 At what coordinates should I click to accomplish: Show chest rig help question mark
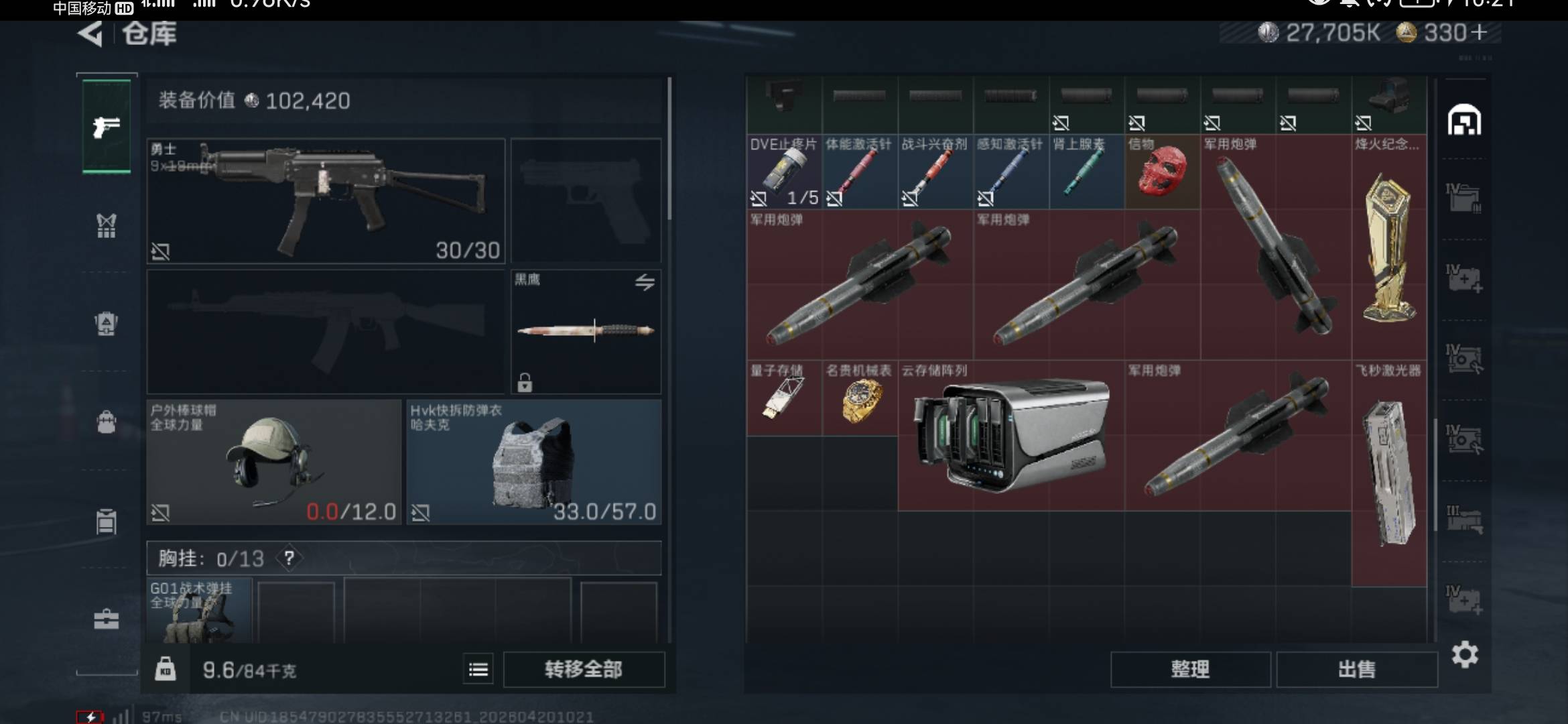(289, 558)
